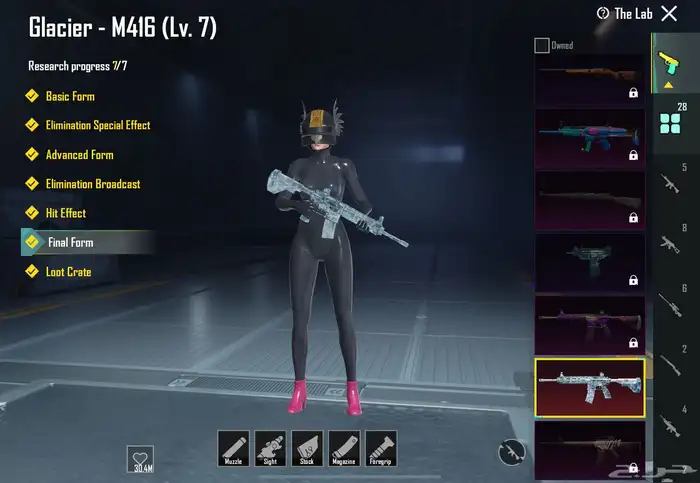View the Elimination Broadcast stage
The height and width of the screenshot is (483, 700).
[92, 184]
